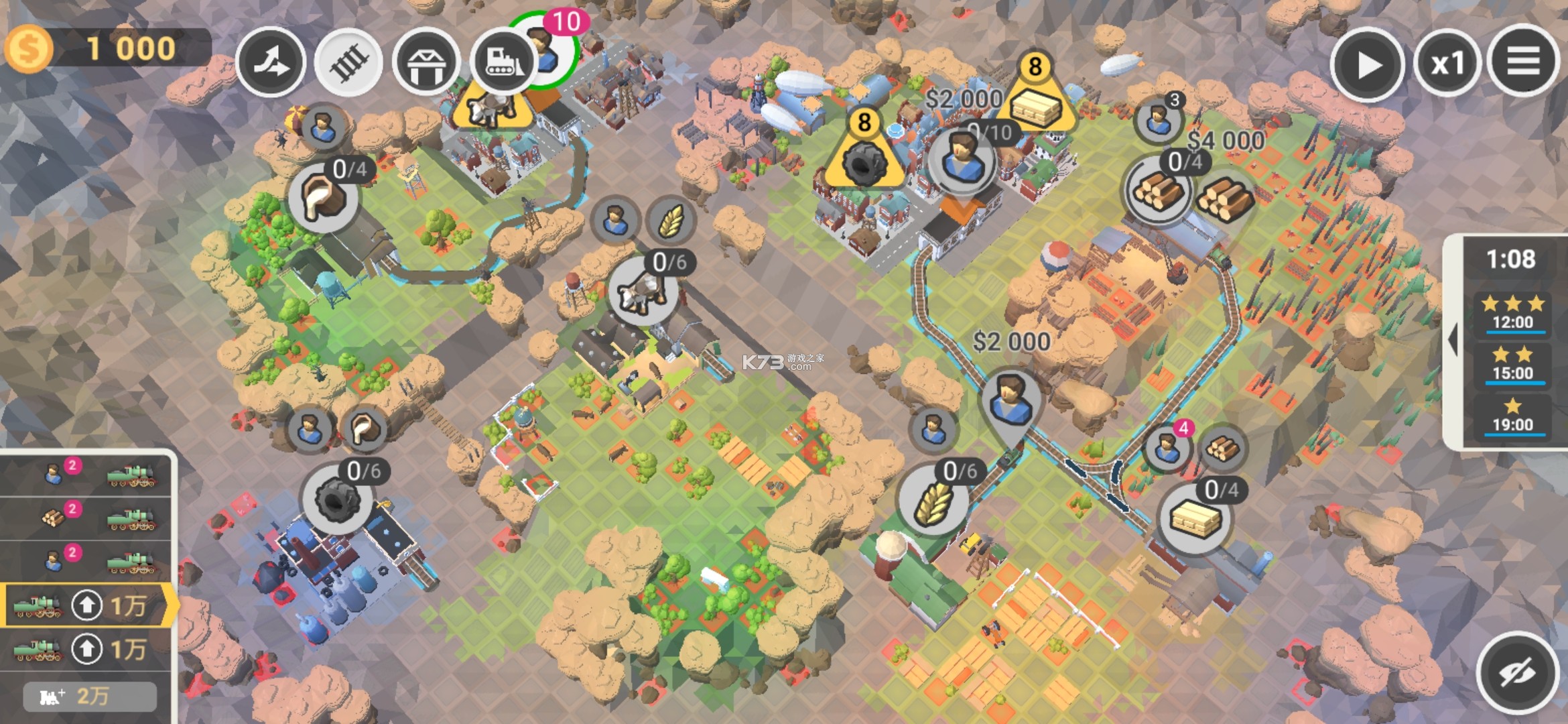Choose the station building tool
1568x724 pixels.
point(426,62)
